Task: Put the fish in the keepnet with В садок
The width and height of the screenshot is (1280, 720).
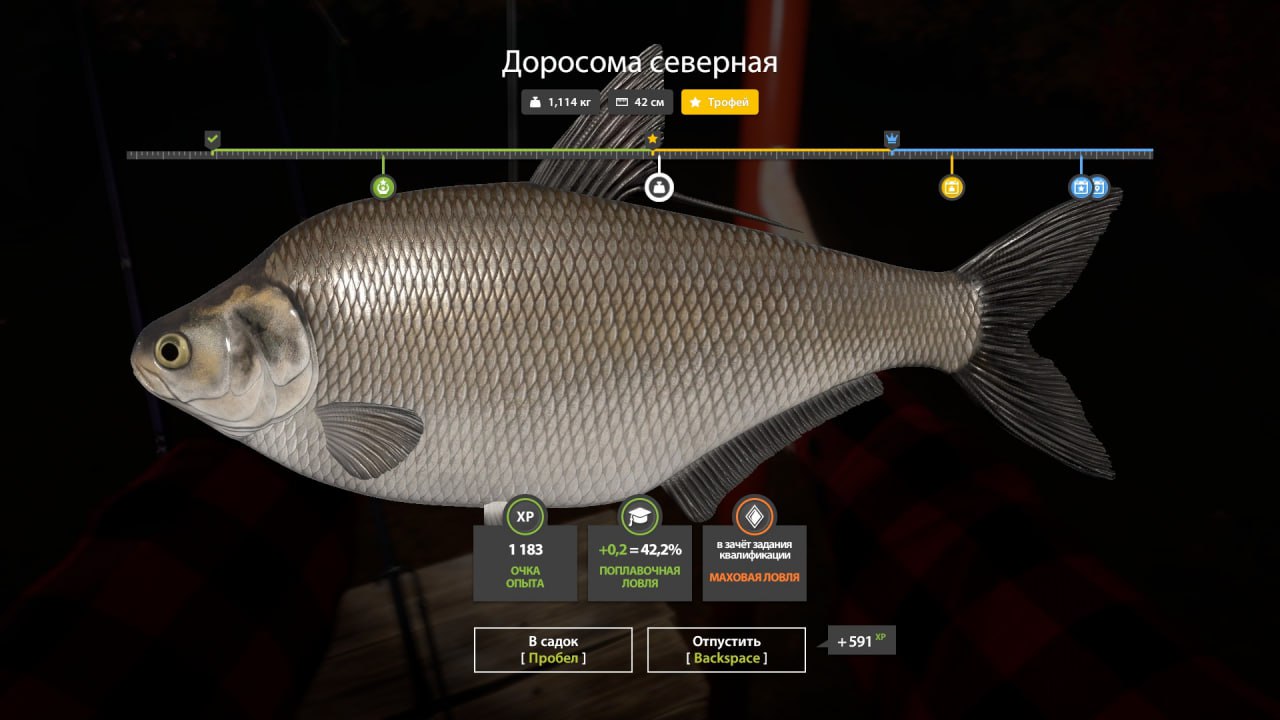Action: [x=553, y=649]
